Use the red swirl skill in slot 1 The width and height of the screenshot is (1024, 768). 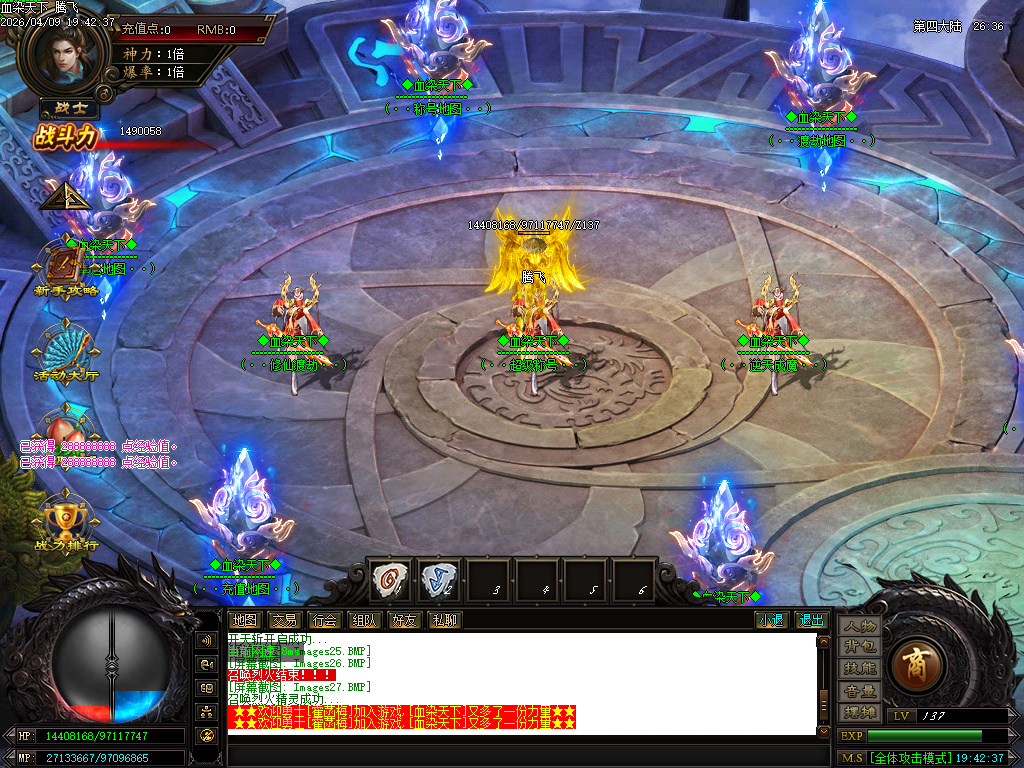tap(391, 580)
